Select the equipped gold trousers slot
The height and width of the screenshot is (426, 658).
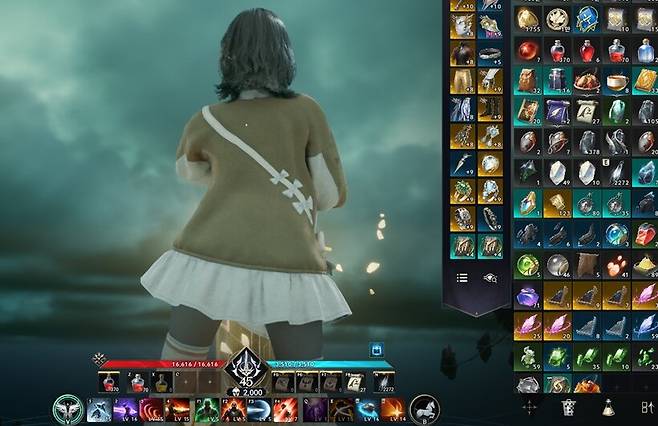462,80
